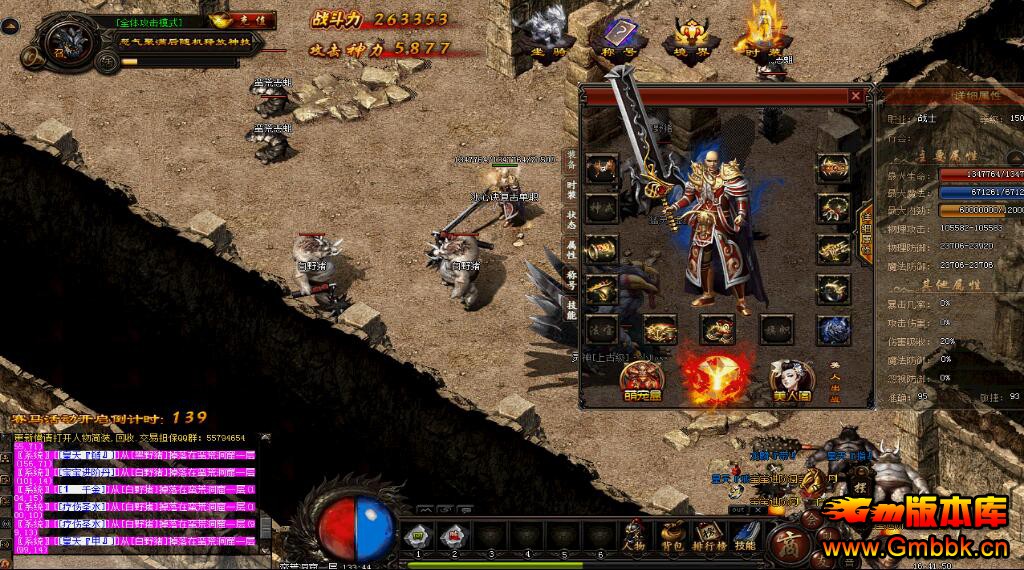Open the 美人阁 beauty pavilion

791,381
